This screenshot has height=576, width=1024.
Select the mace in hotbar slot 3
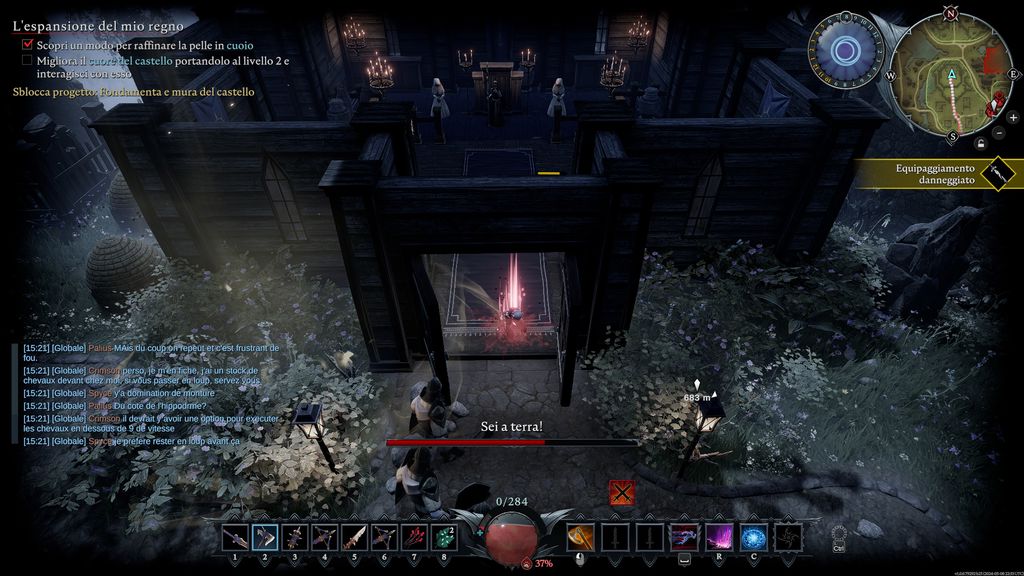click(295, 537)
